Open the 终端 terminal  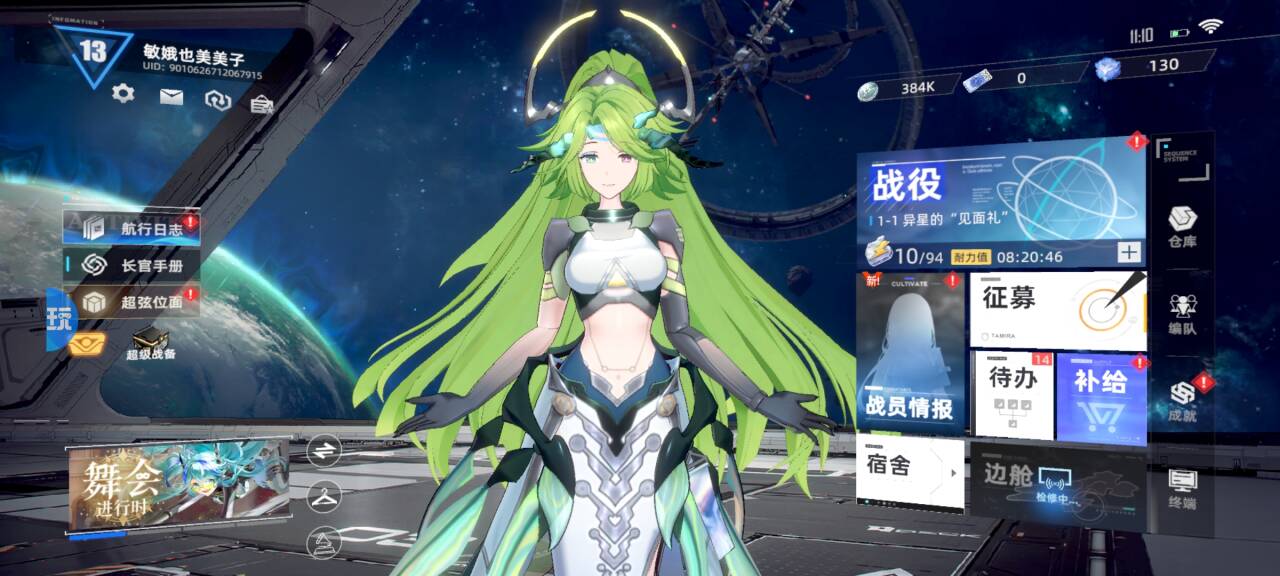click(1182, 487)
